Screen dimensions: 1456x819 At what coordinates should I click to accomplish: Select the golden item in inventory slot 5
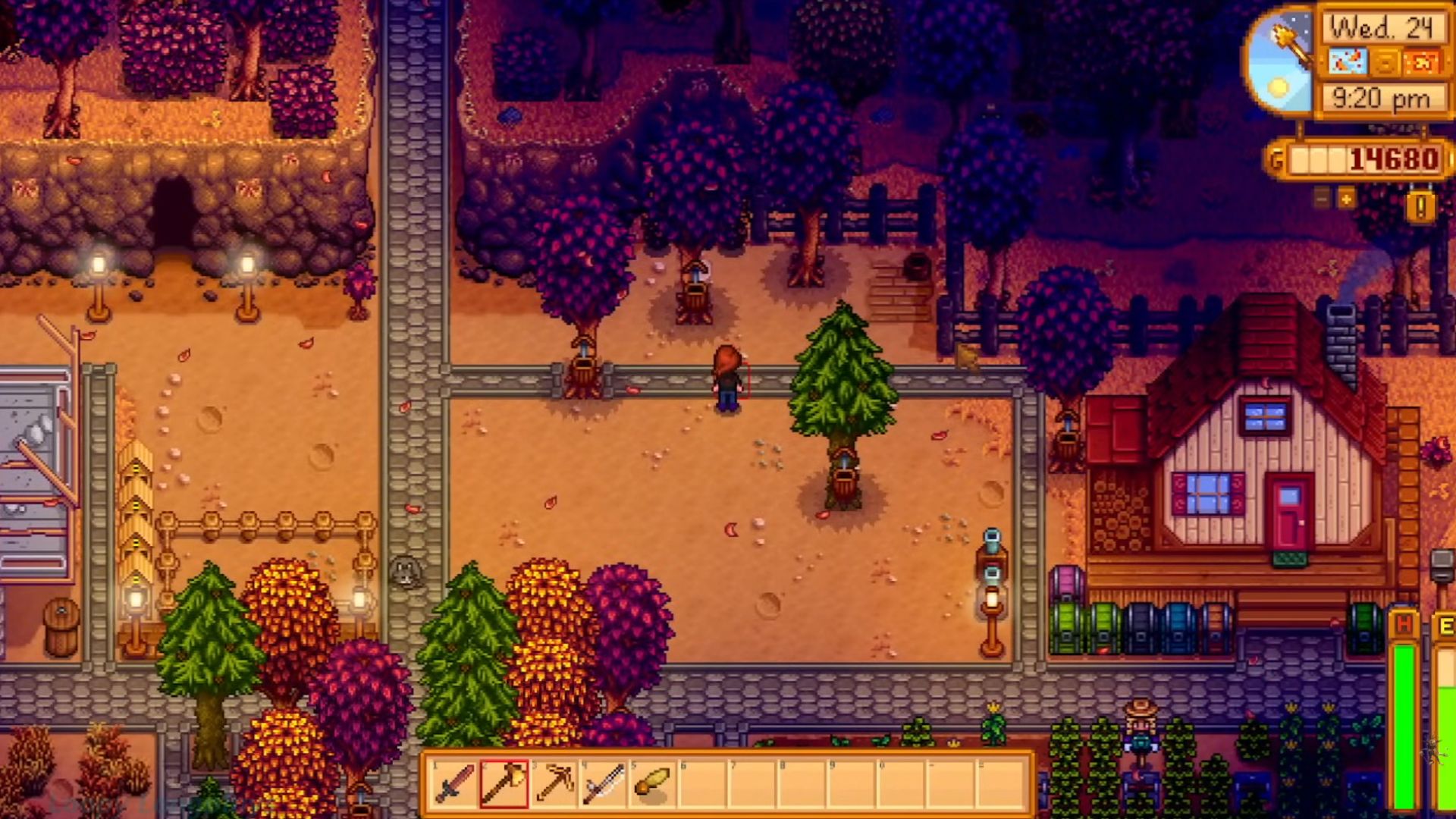(652, 785)
